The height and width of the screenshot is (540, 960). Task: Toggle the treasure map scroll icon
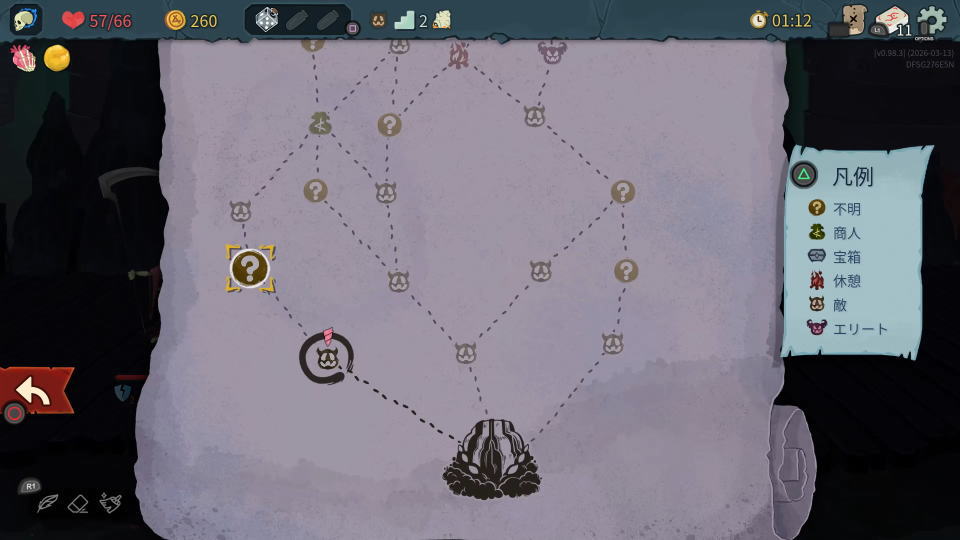(853, 19)
